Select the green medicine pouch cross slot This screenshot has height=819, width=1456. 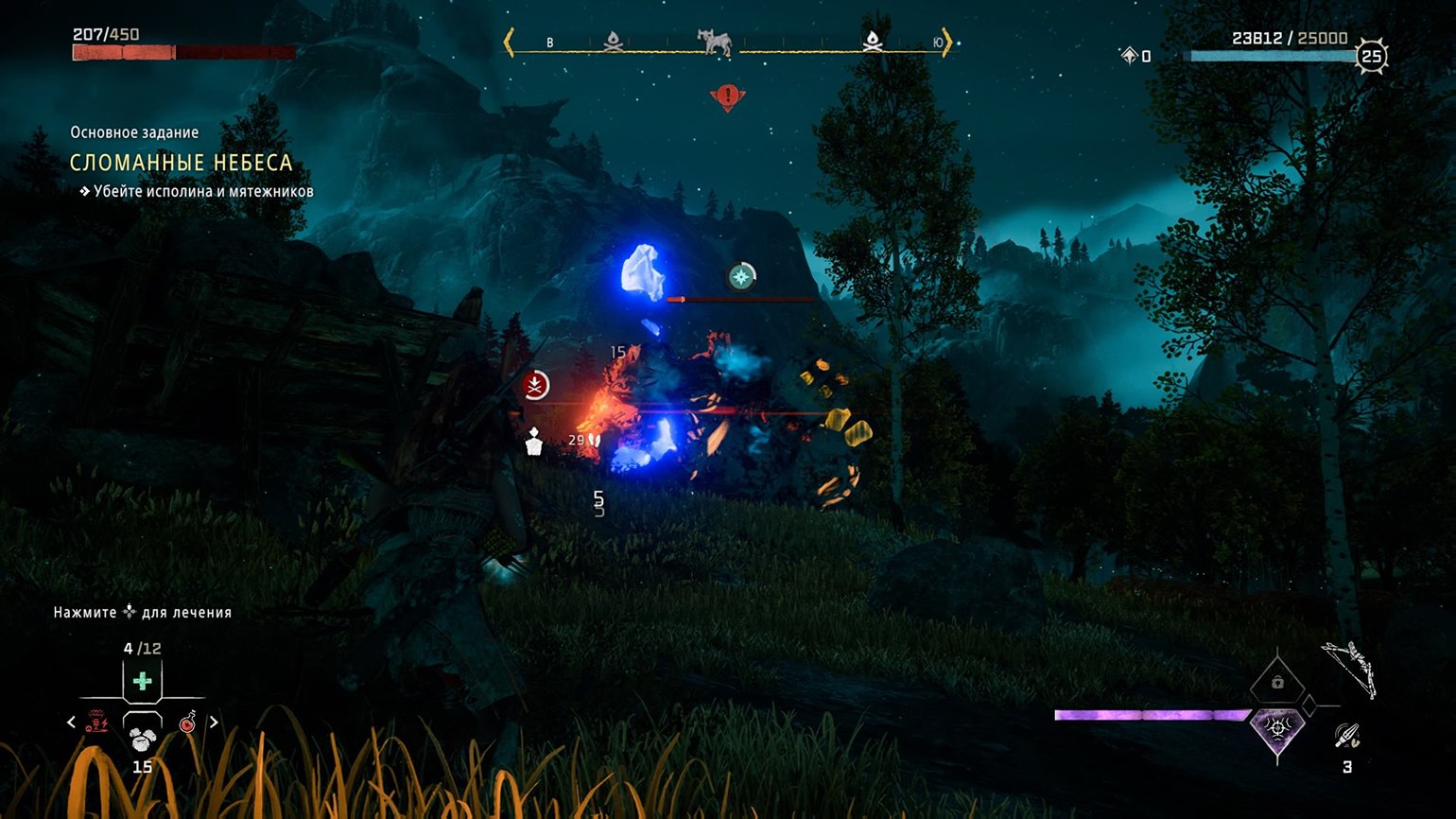(x=142, y=681)
